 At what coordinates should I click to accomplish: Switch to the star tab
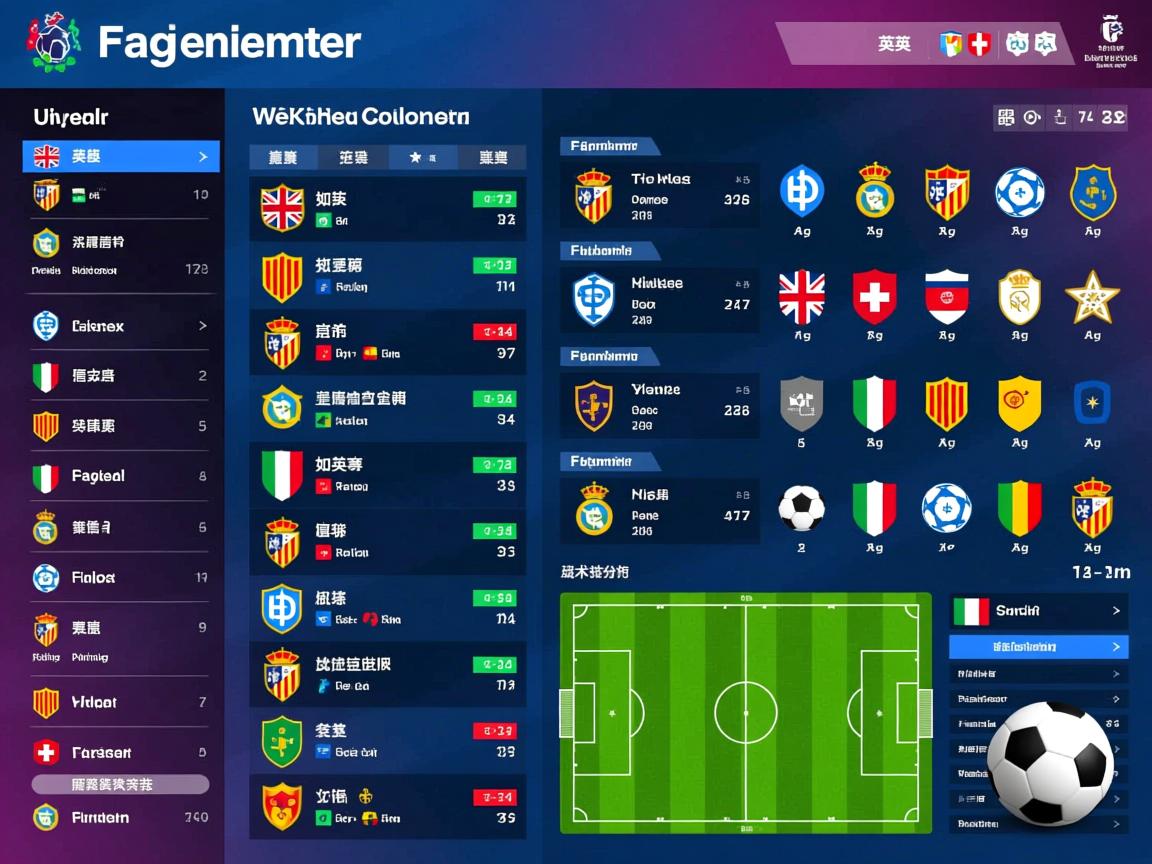pos(423,157)
